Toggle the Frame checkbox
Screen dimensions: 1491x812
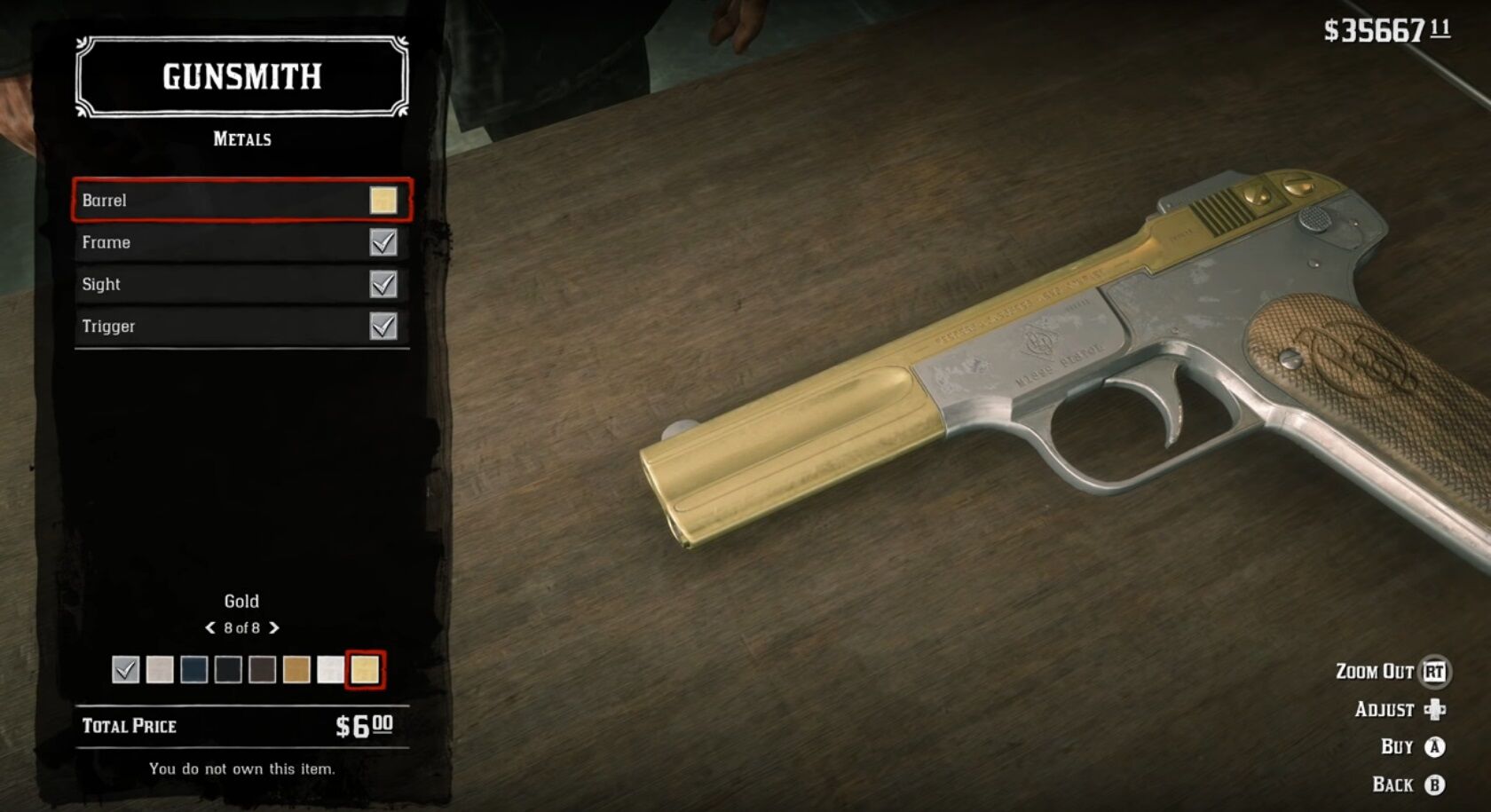click(x=382, y=242)
